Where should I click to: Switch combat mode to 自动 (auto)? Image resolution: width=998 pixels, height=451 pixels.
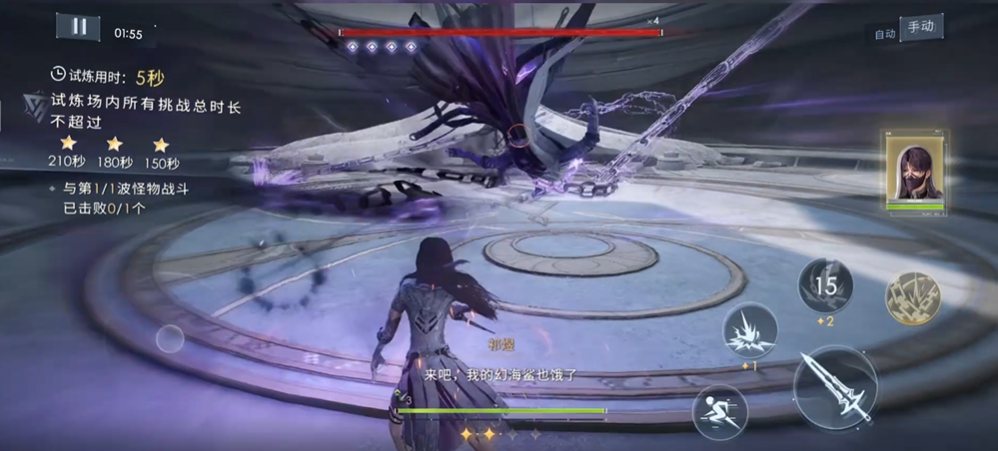tap(884, 34)
